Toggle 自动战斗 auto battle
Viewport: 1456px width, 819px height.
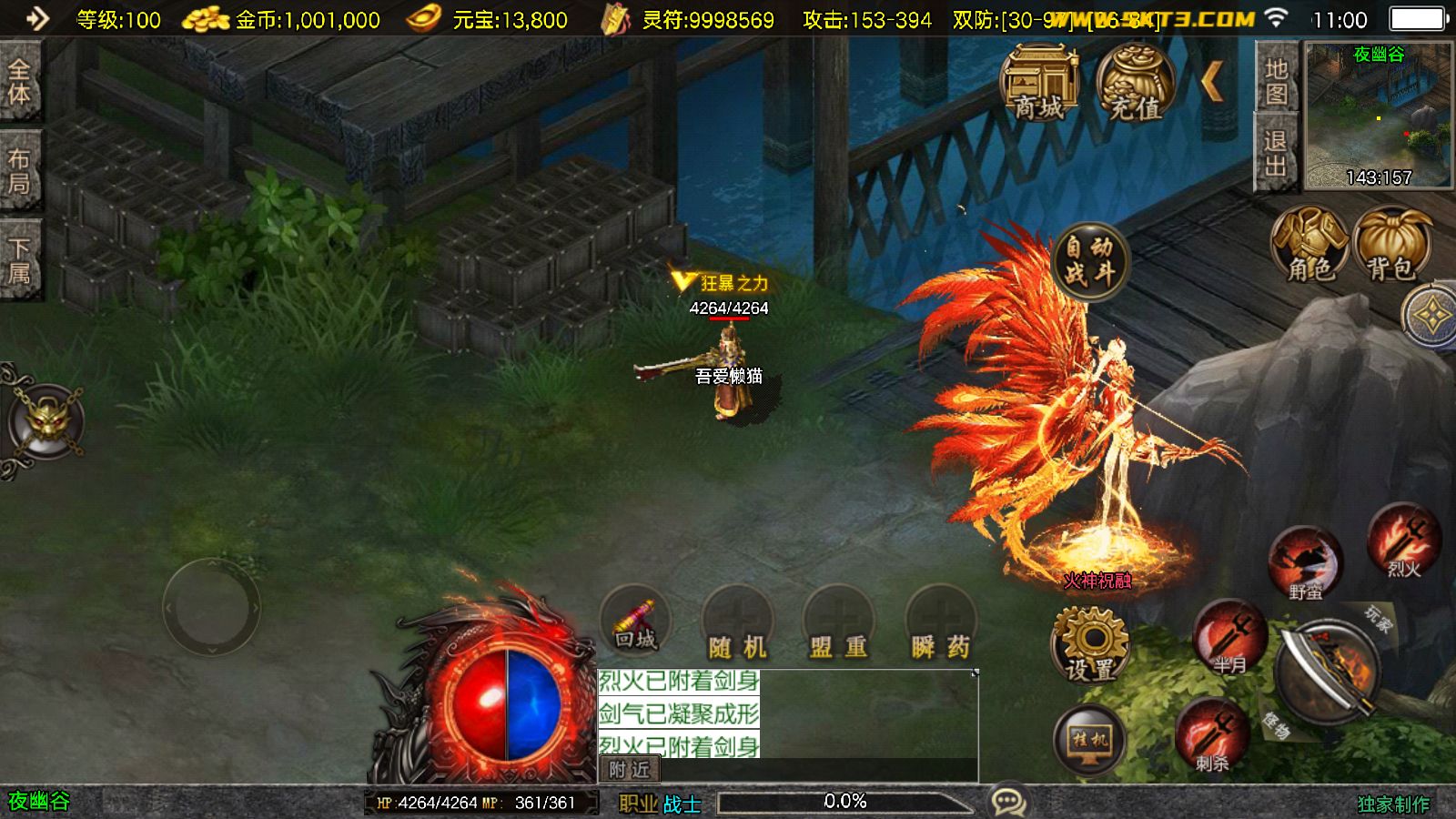click(x=1090, y=261)
